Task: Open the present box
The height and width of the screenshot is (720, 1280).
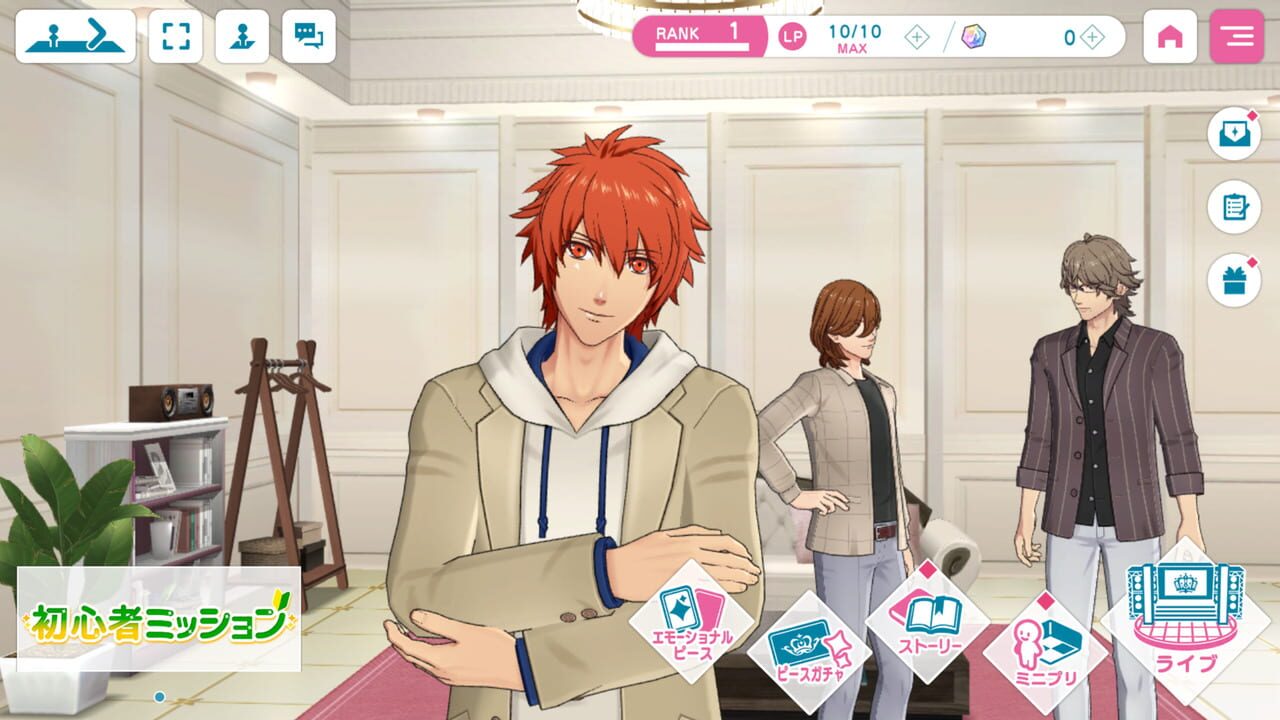Action: pyautogui.click(x=1236, y=282)
